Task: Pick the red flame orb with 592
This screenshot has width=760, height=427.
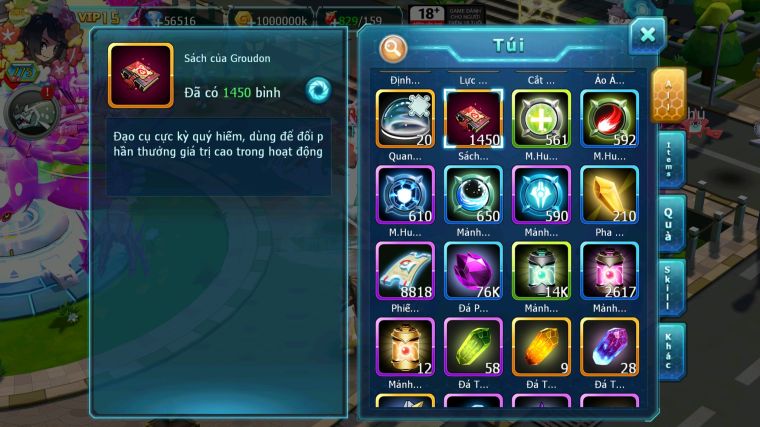Action: pos(609,118)
